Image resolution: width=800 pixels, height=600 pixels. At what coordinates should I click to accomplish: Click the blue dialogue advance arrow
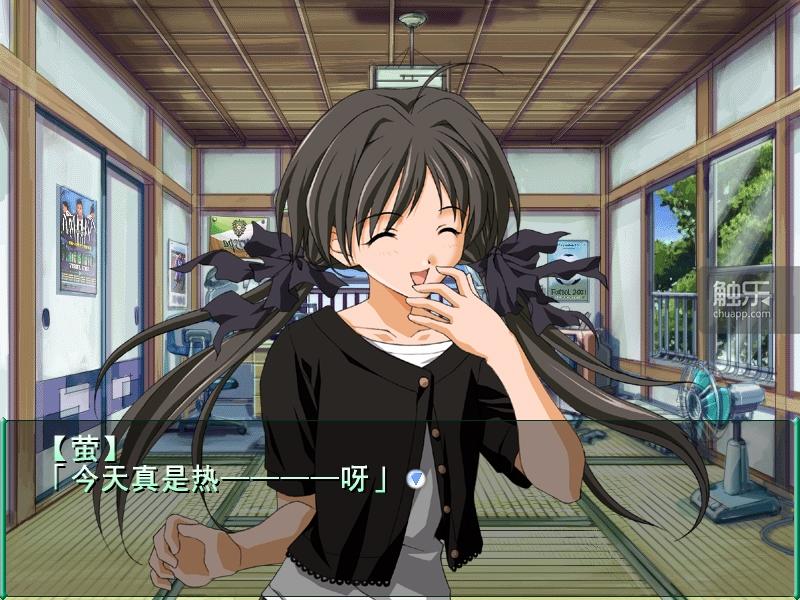pos(415,479)
